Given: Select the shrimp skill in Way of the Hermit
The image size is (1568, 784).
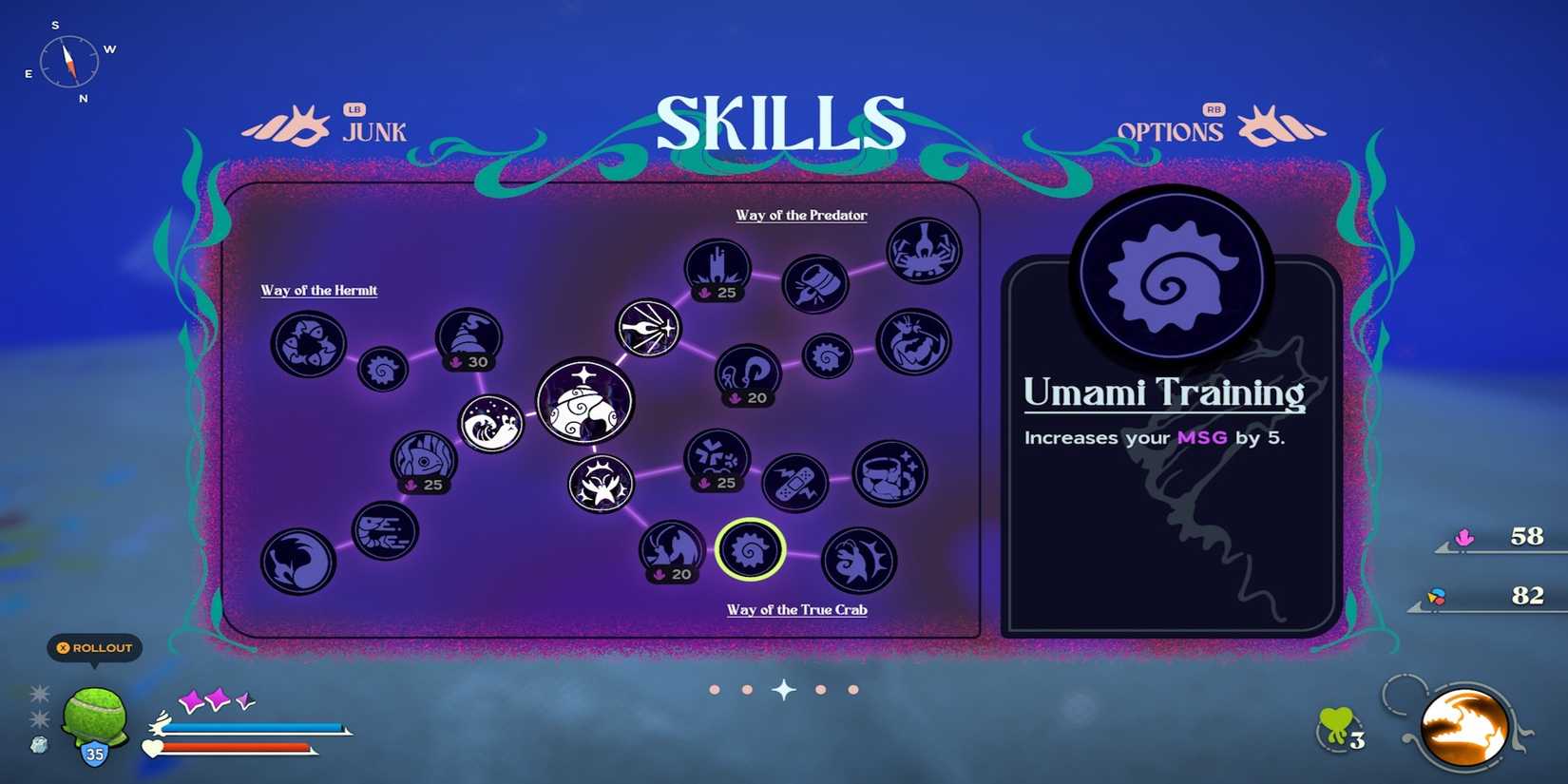Looking at the screenshot, I should (385, 532).
